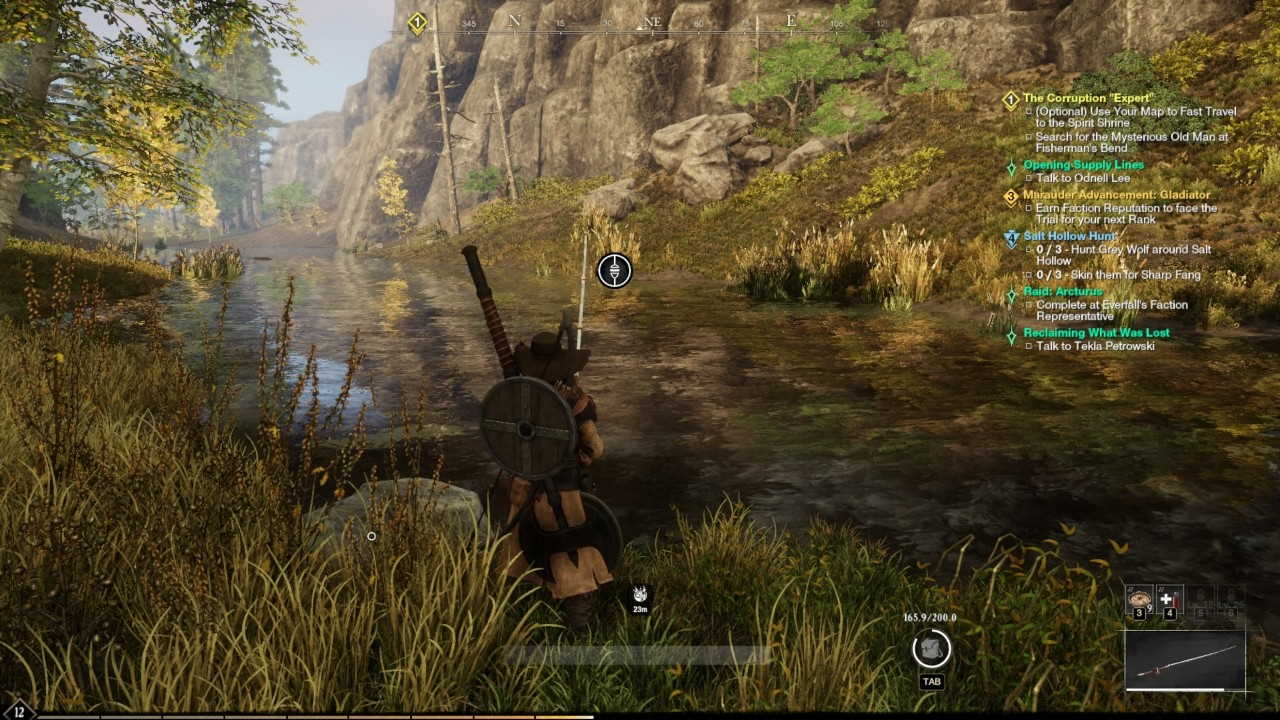Collapse The Corruption Expert quest entry
The height and width of the screenshot is (720, 1280).
(x=1090, y=97)
